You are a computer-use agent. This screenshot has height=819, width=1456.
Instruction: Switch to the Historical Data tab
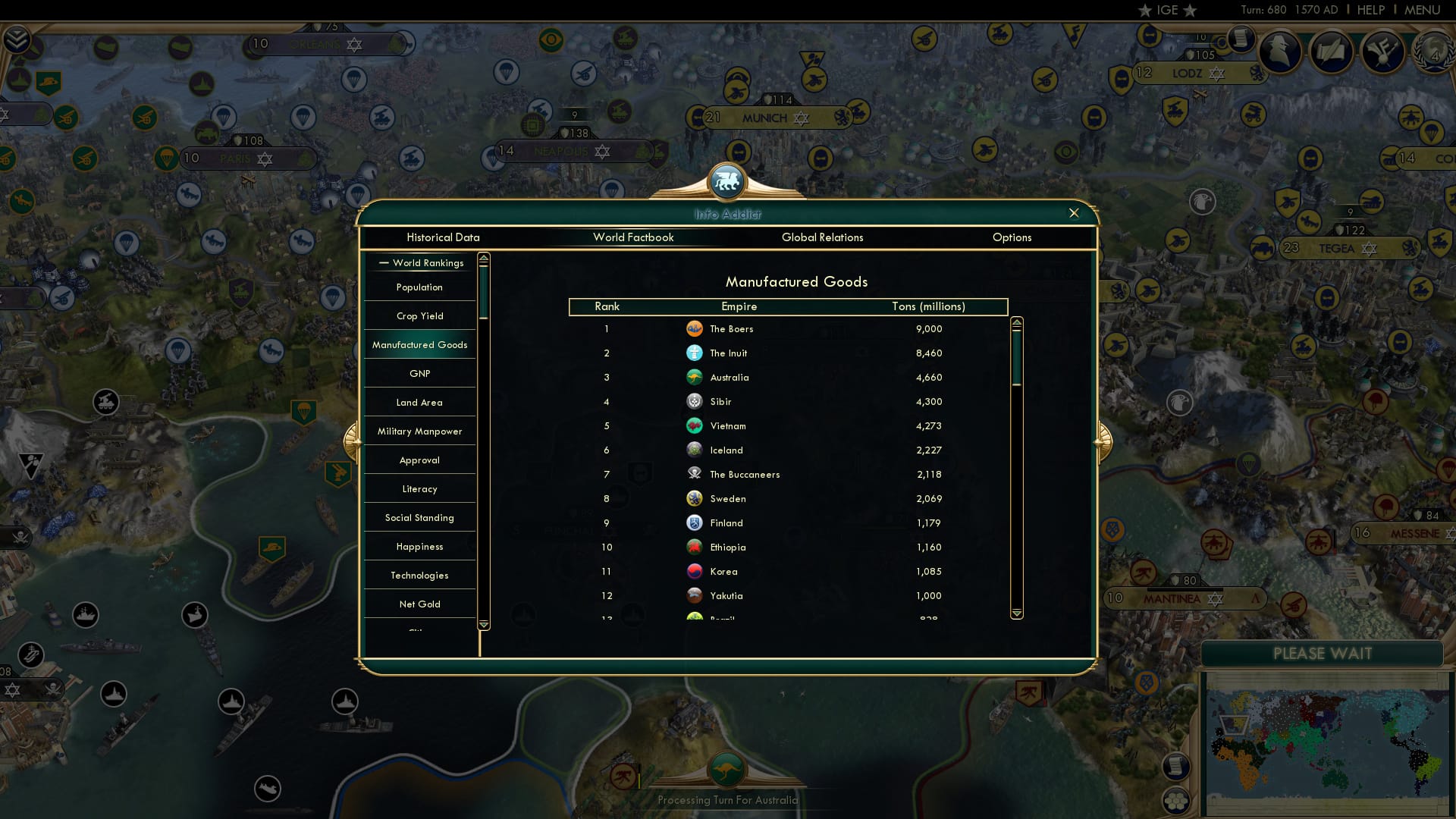[x=443, y=237]
